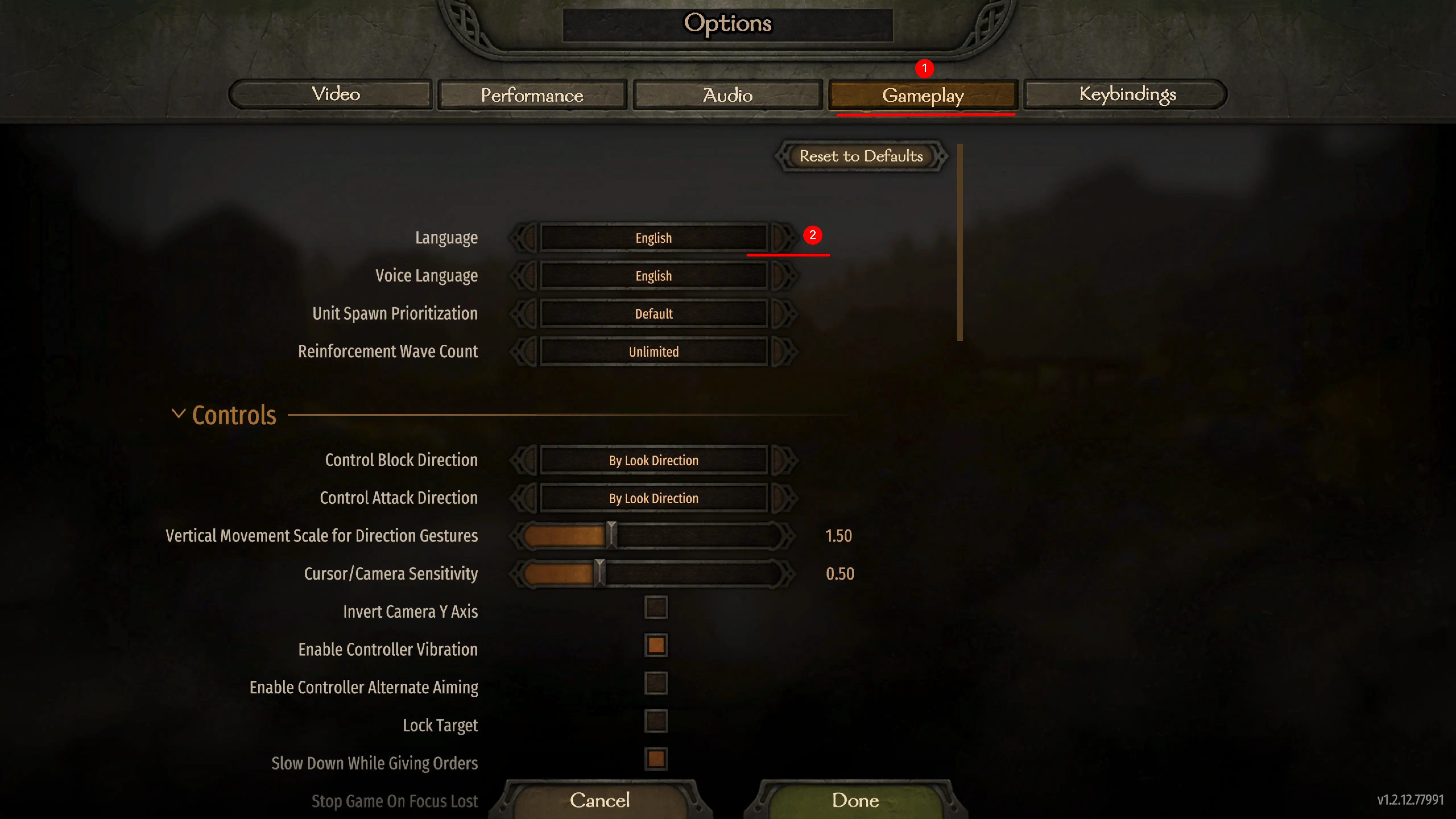Reset to Defaults button

tap(861, 156)
